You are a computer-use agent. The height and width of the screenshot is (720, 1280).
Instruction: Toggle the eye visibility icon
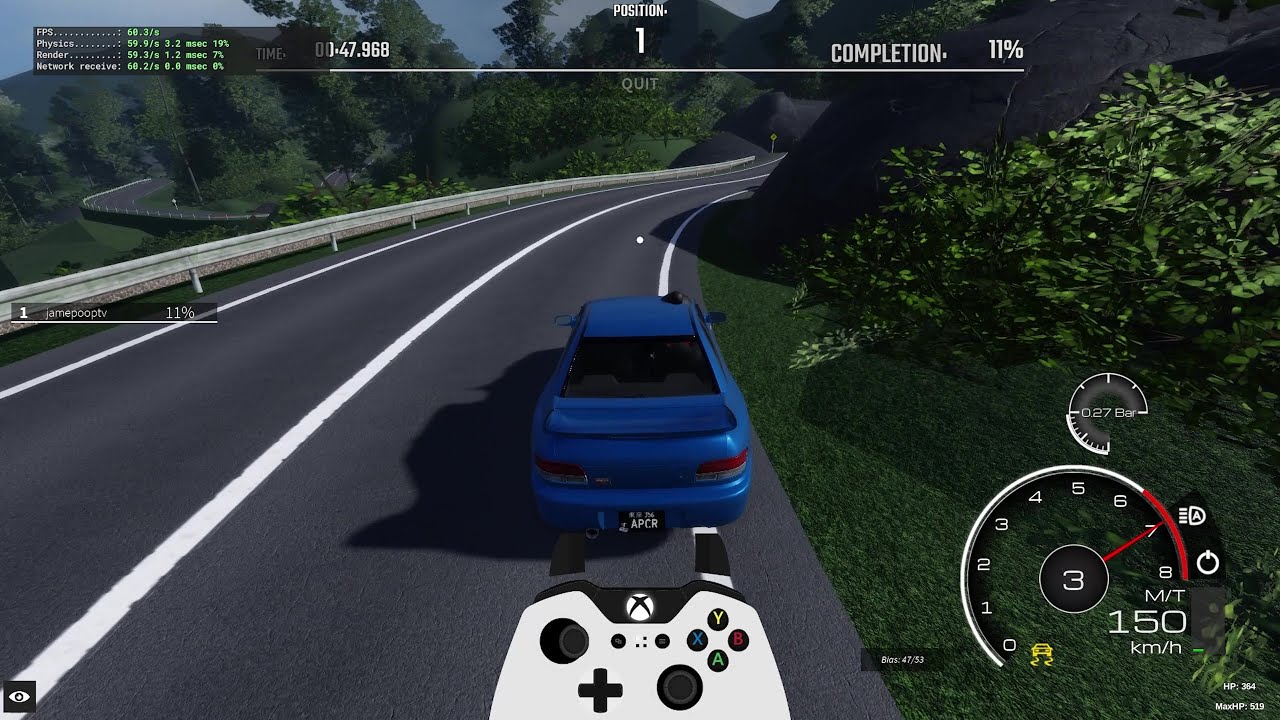click(20, 696)
